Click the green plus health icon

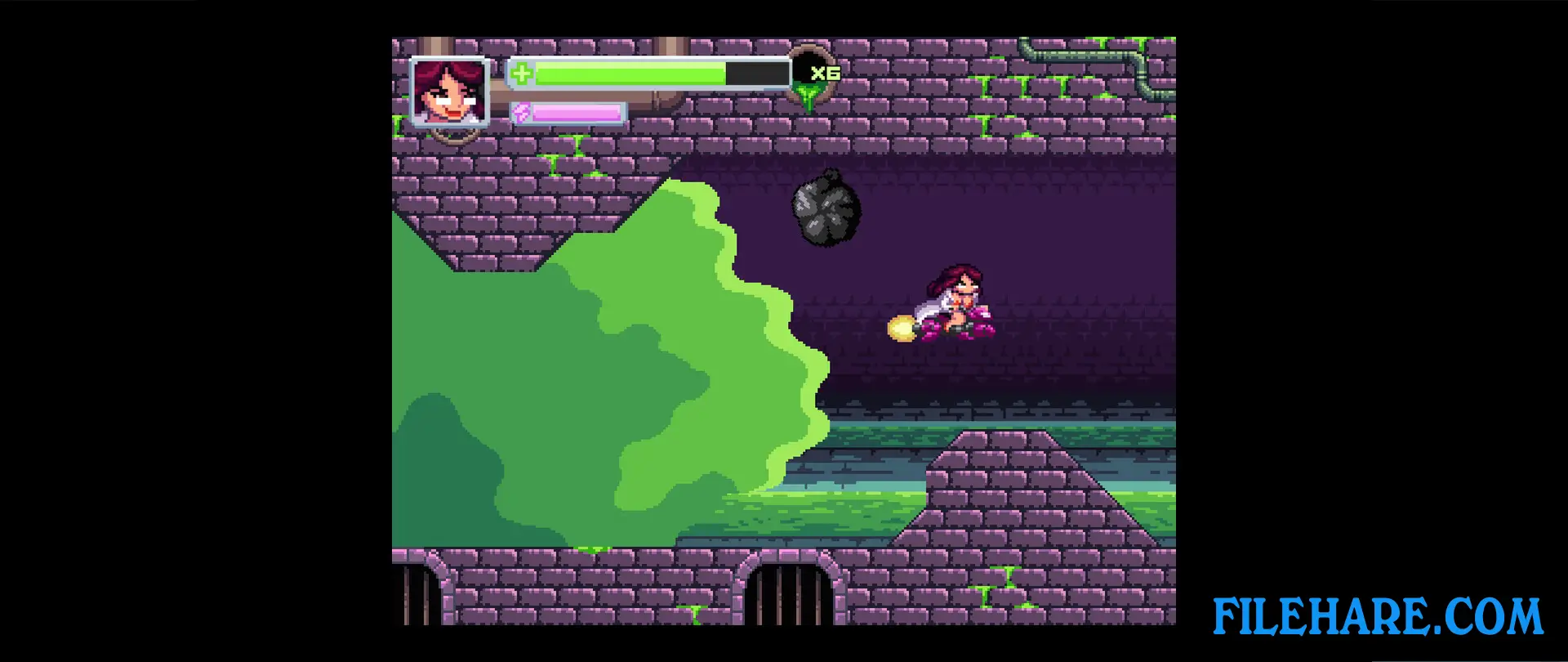(x=520, y=74)
